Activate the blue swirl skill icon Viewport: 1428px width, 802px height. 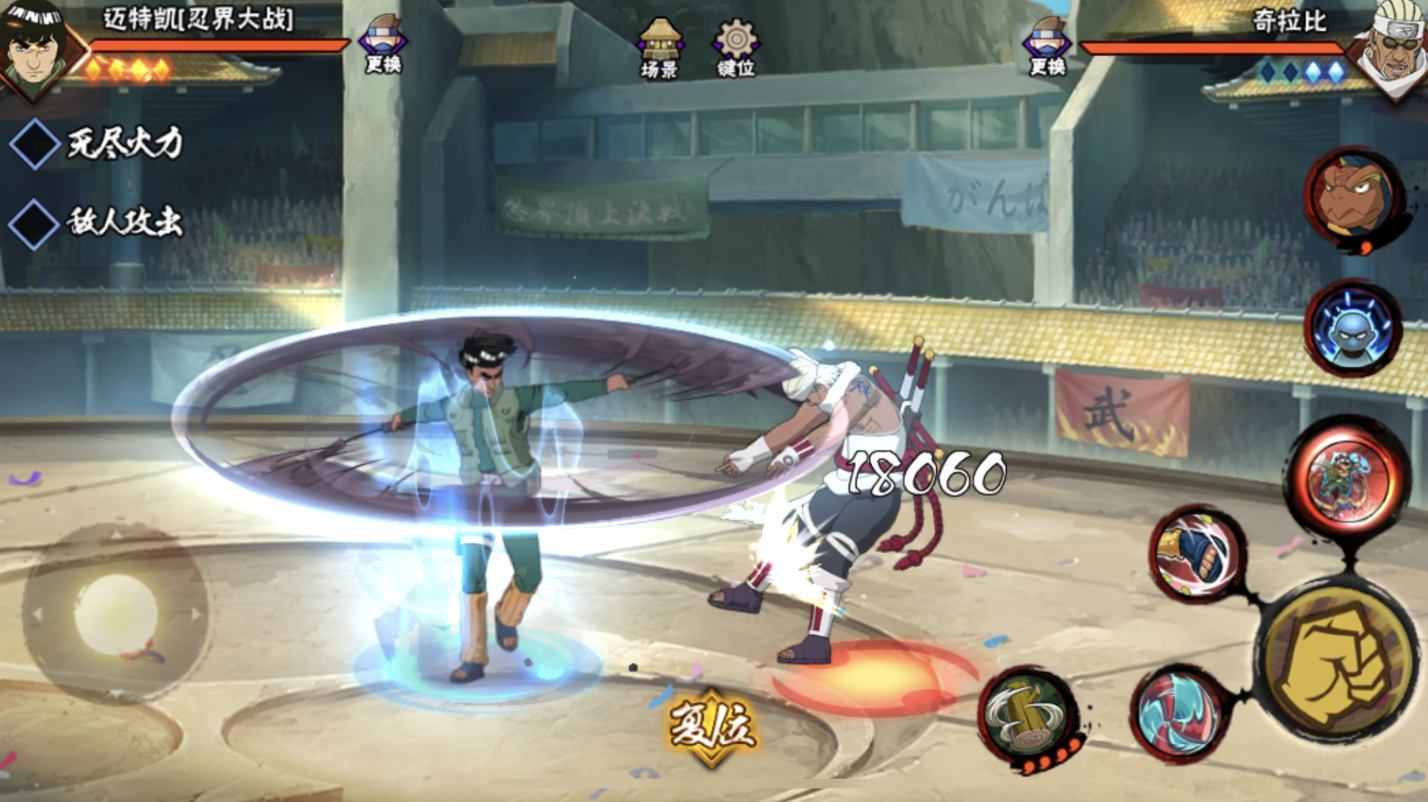[x=1179, y=714]
